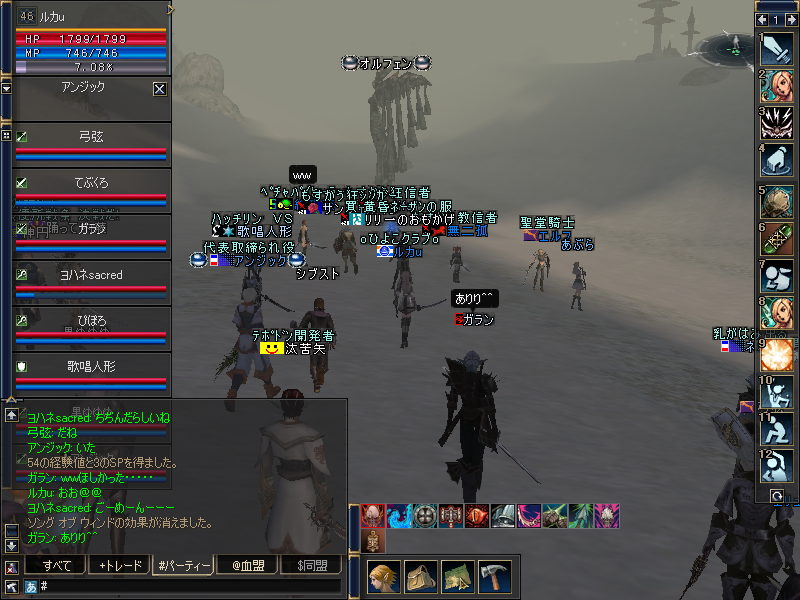Close the アンジック target window

159,89
